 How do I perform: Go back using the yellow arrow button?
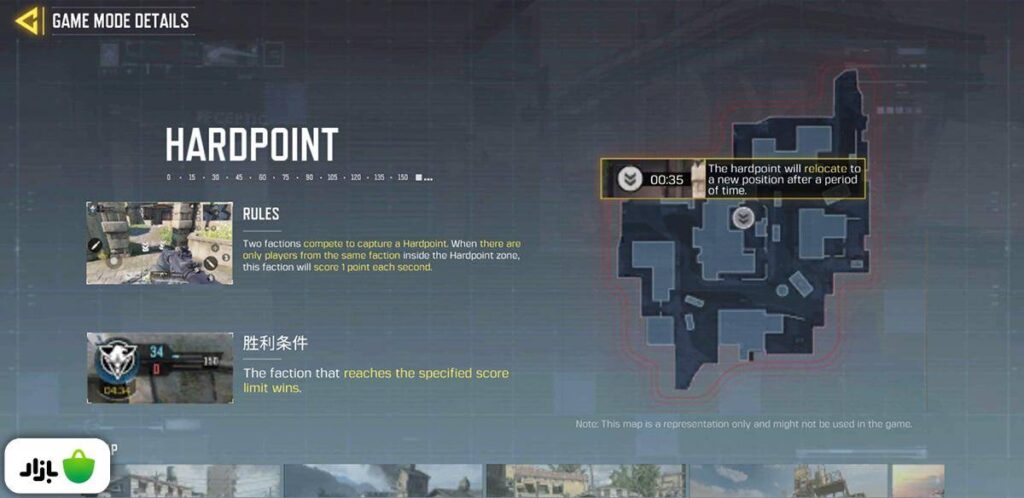point(28,20)
